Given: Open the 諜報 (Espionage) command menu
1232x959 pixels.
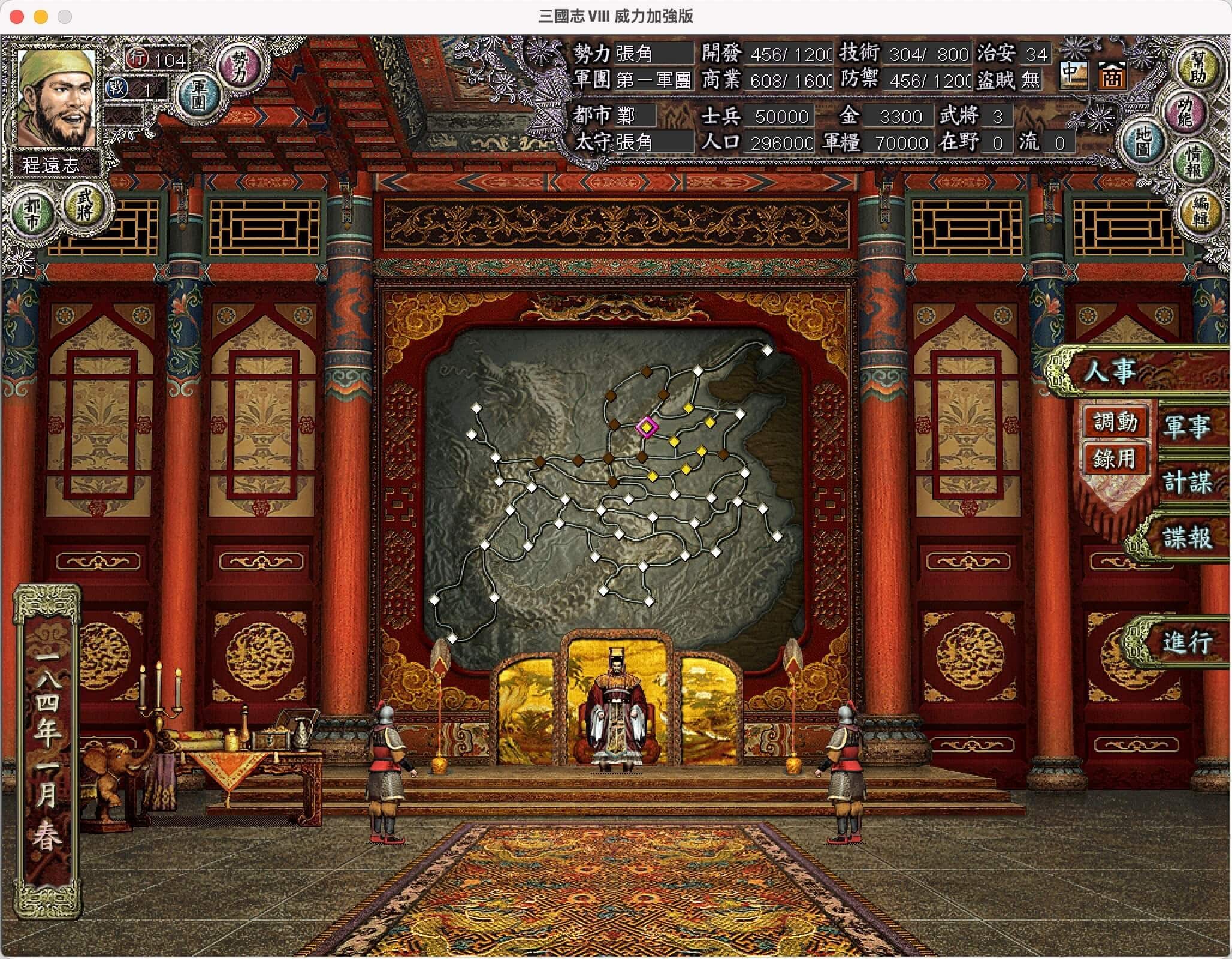Looking at the screenshot, I should click(x=1186, y=537).
